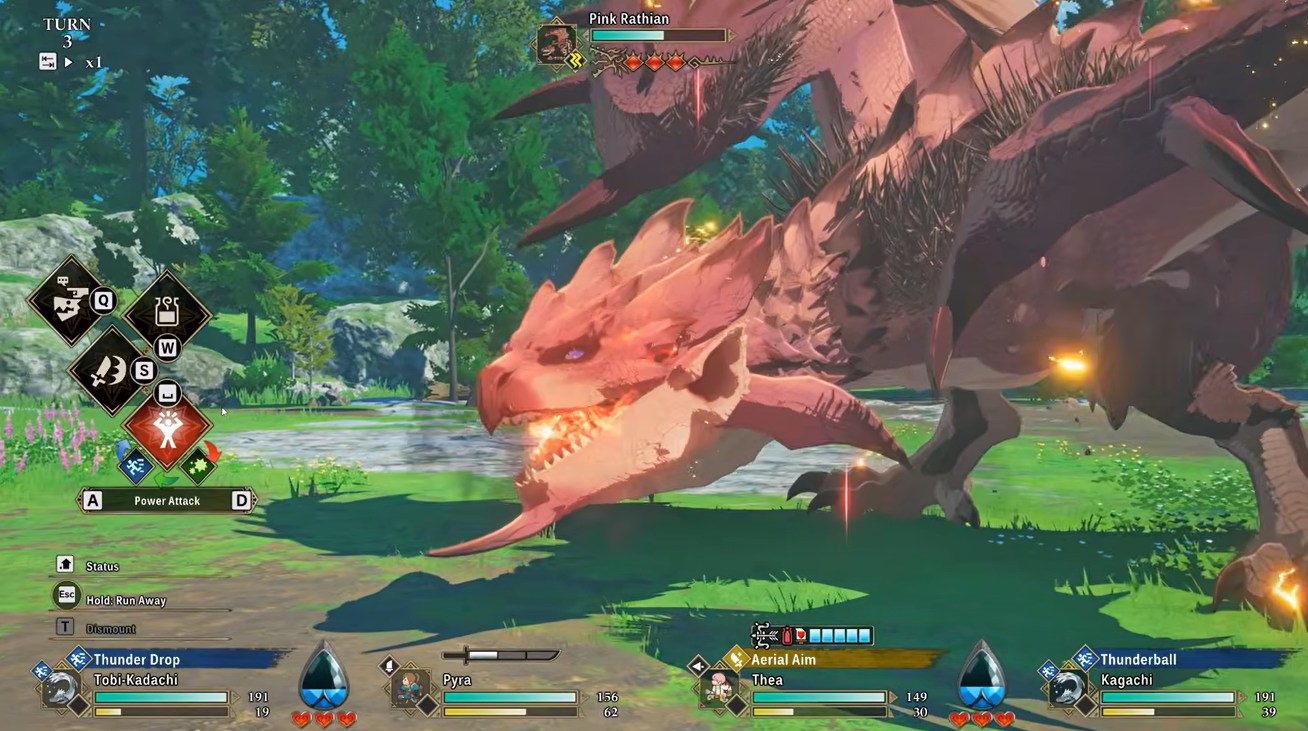The image size is (1308, 731).
Task: Open the Status option
Action: pyautogui.click(x=101, y=566)
